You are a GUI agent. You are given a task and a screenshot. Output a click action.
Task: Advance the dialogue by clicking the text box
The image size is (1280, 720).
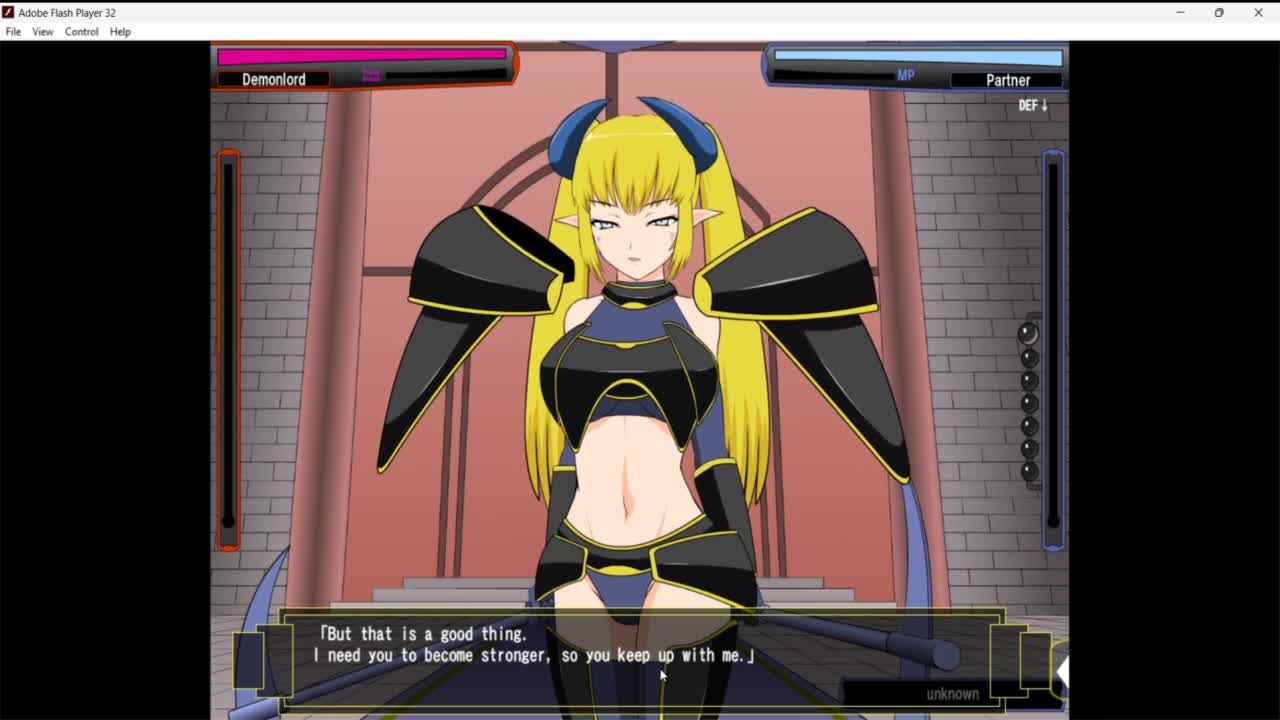click(x=640, y=655)
